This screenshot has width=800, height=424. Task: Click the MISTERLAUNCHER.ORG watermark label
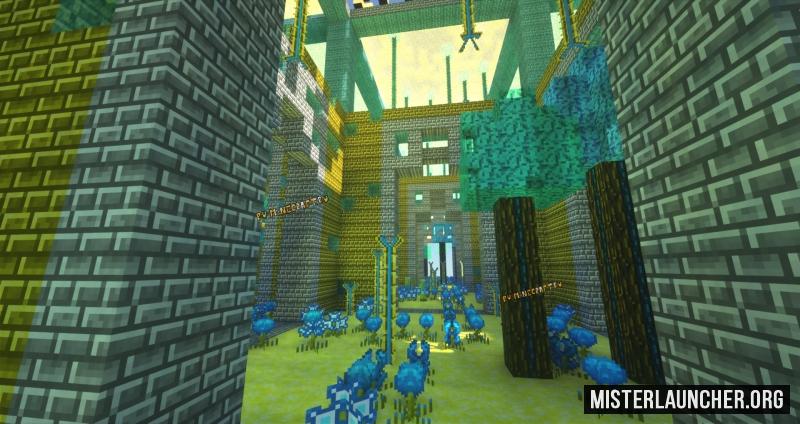pyautogui.click(x=686, y=399)
